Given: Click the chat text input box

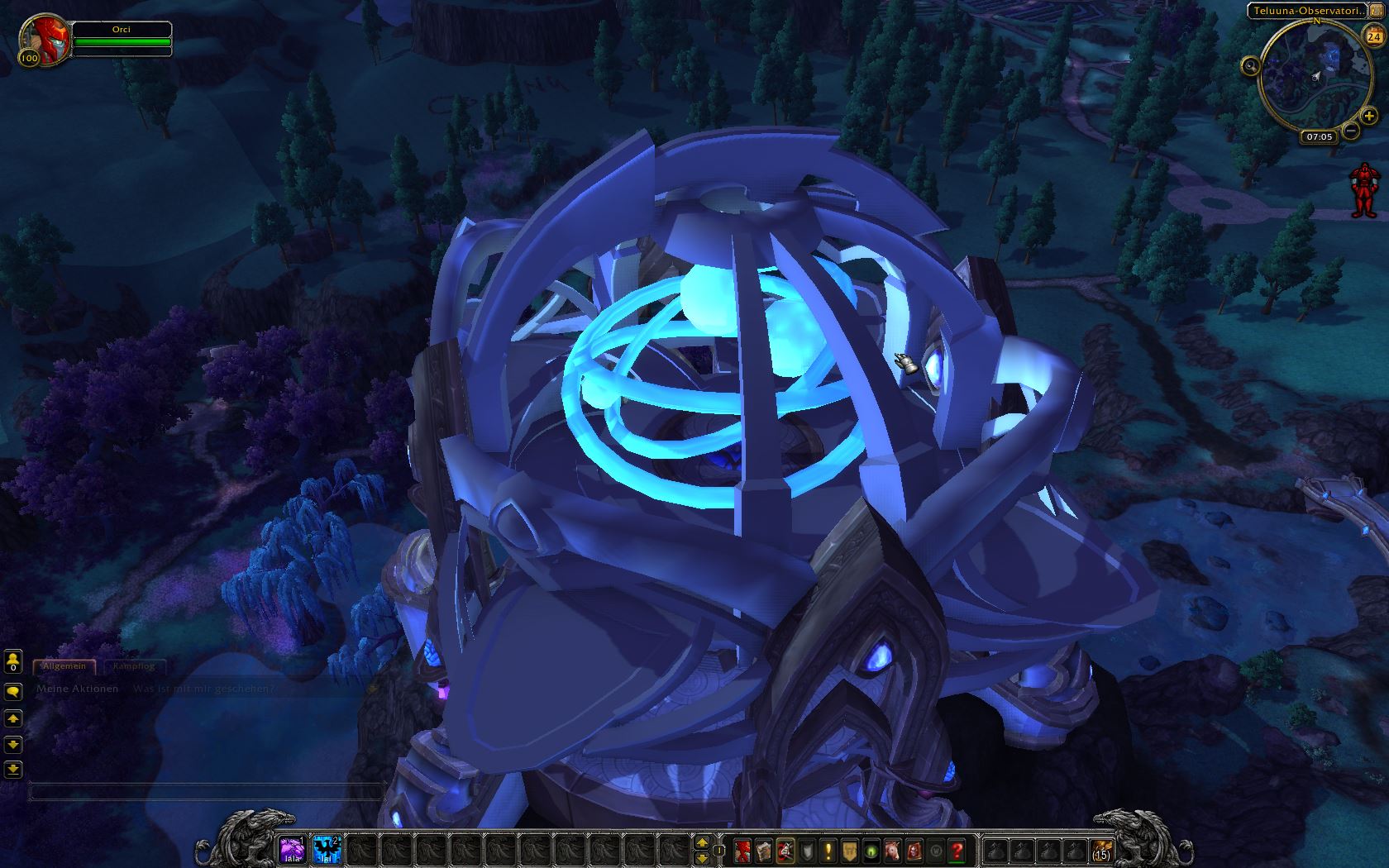Looking at the screenshot, I should click(x=207, y=792).
